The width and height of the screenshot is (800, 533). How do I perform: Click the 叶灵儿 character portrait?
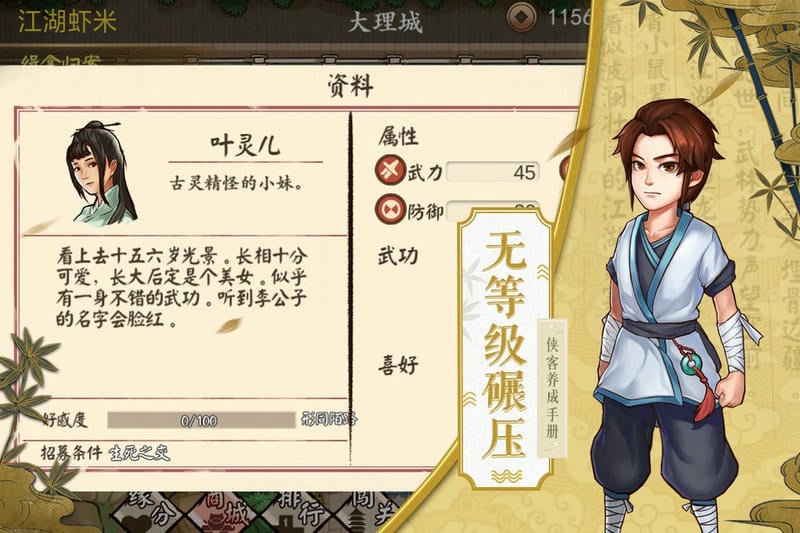(x=102, y=174)
